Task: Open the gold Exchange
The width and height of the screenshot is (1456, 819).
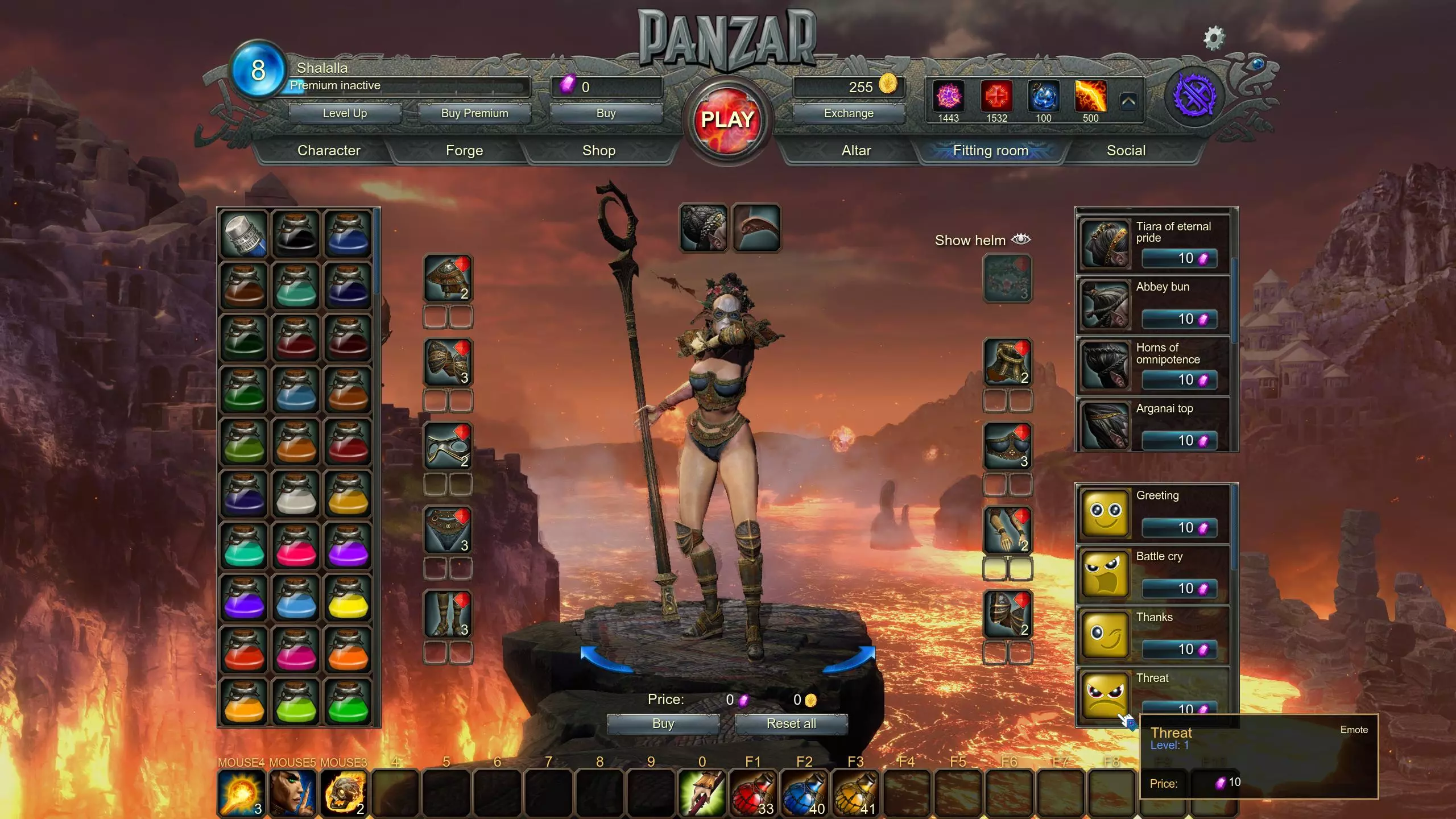Action: click(x=849, y=113)
